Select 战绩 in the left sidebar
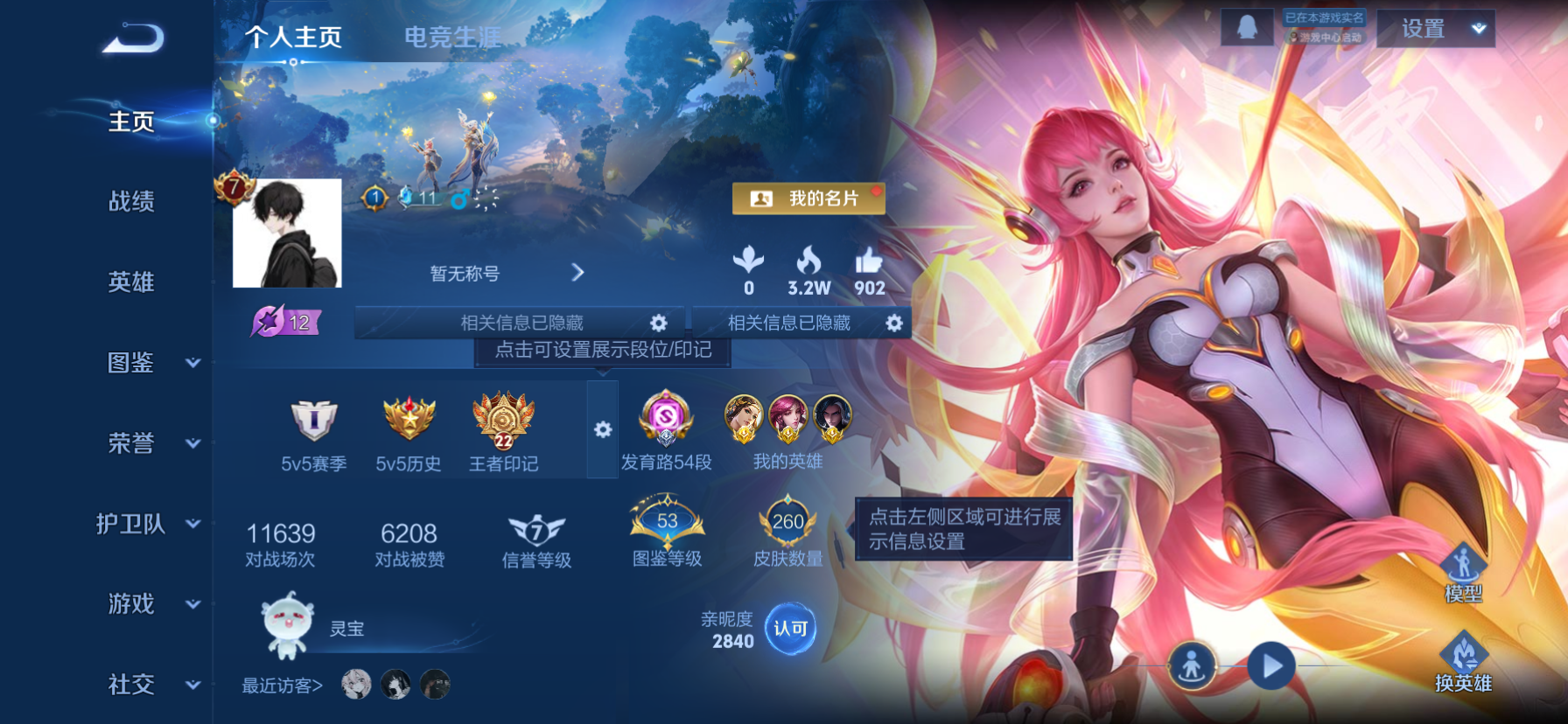 pyautogui.click(x=132, y=202)
